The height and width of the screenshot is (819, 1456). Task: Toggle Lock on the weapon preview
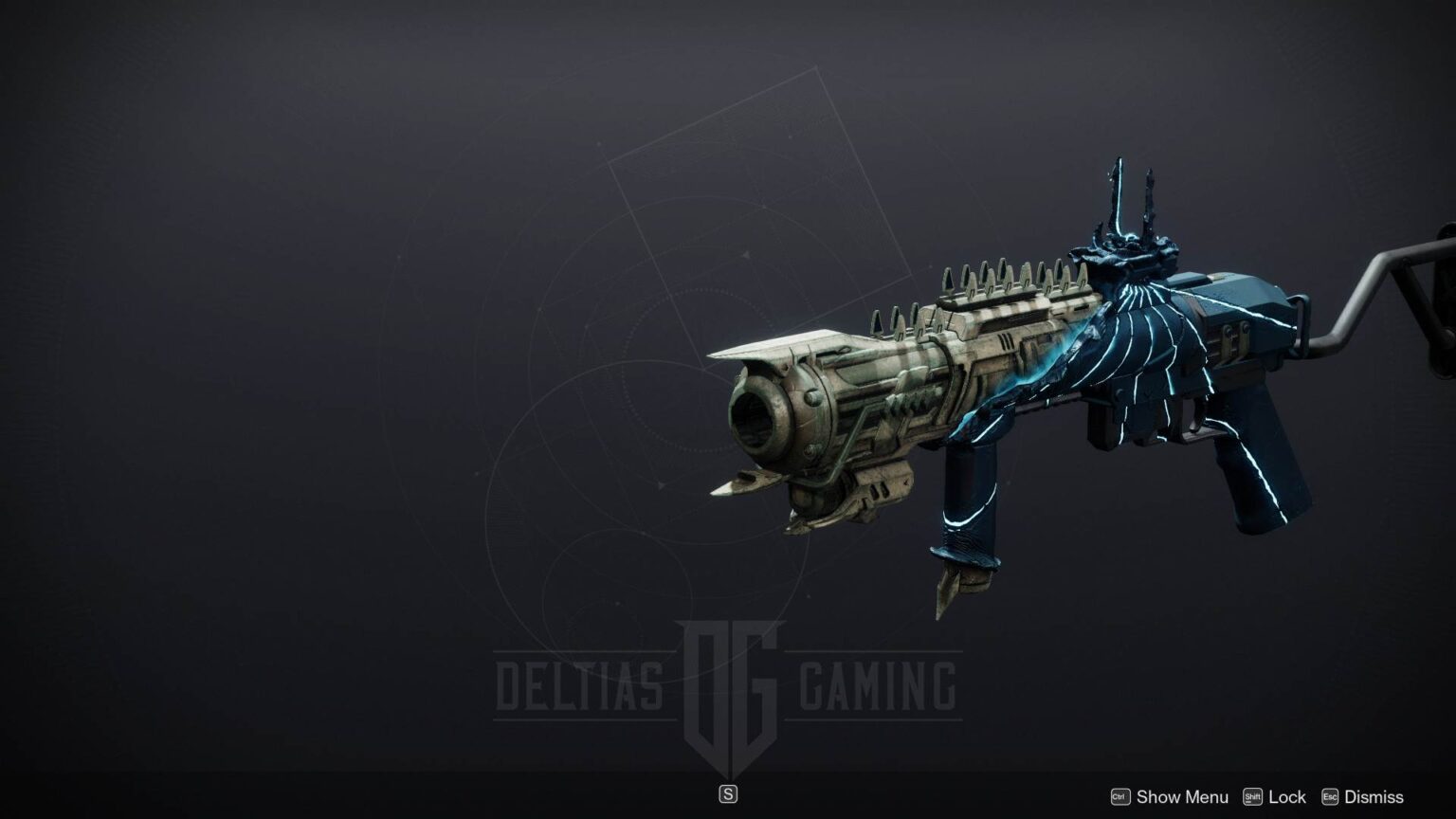1285,797
